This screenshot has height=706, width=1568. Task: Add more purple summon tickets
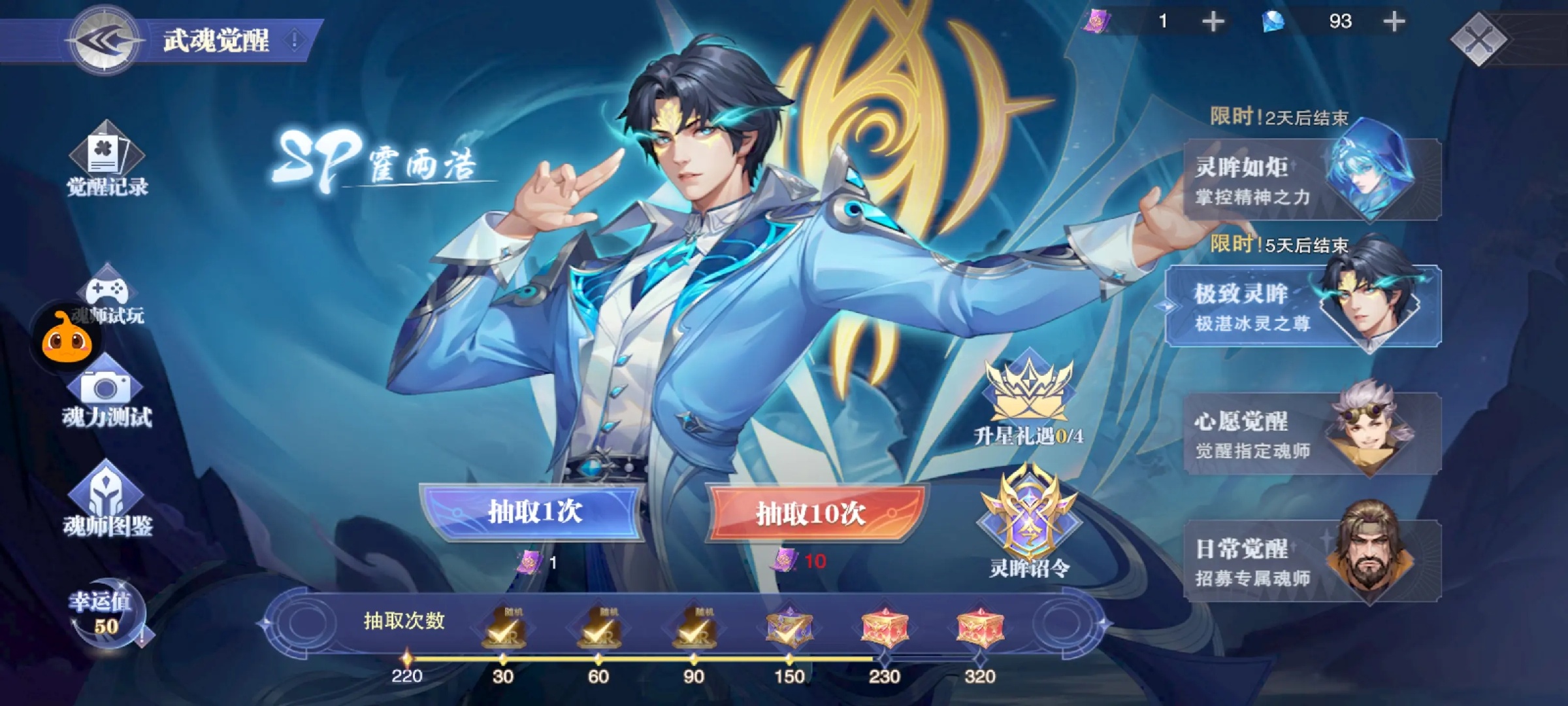coord(1213,22)
